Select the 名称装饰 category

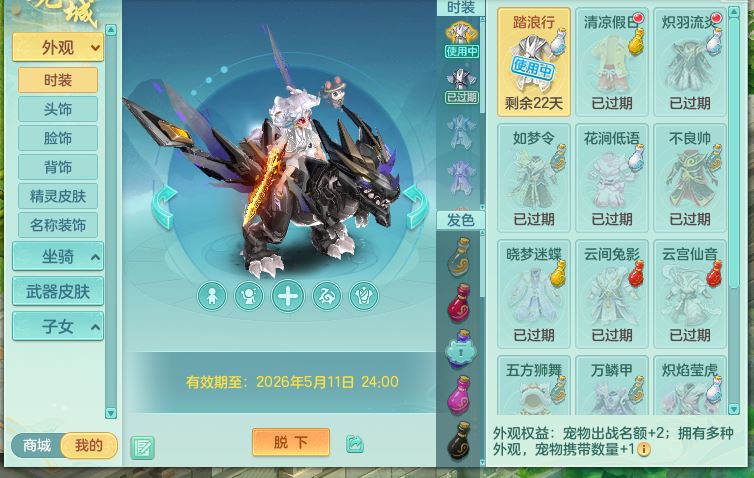[57, 225]
